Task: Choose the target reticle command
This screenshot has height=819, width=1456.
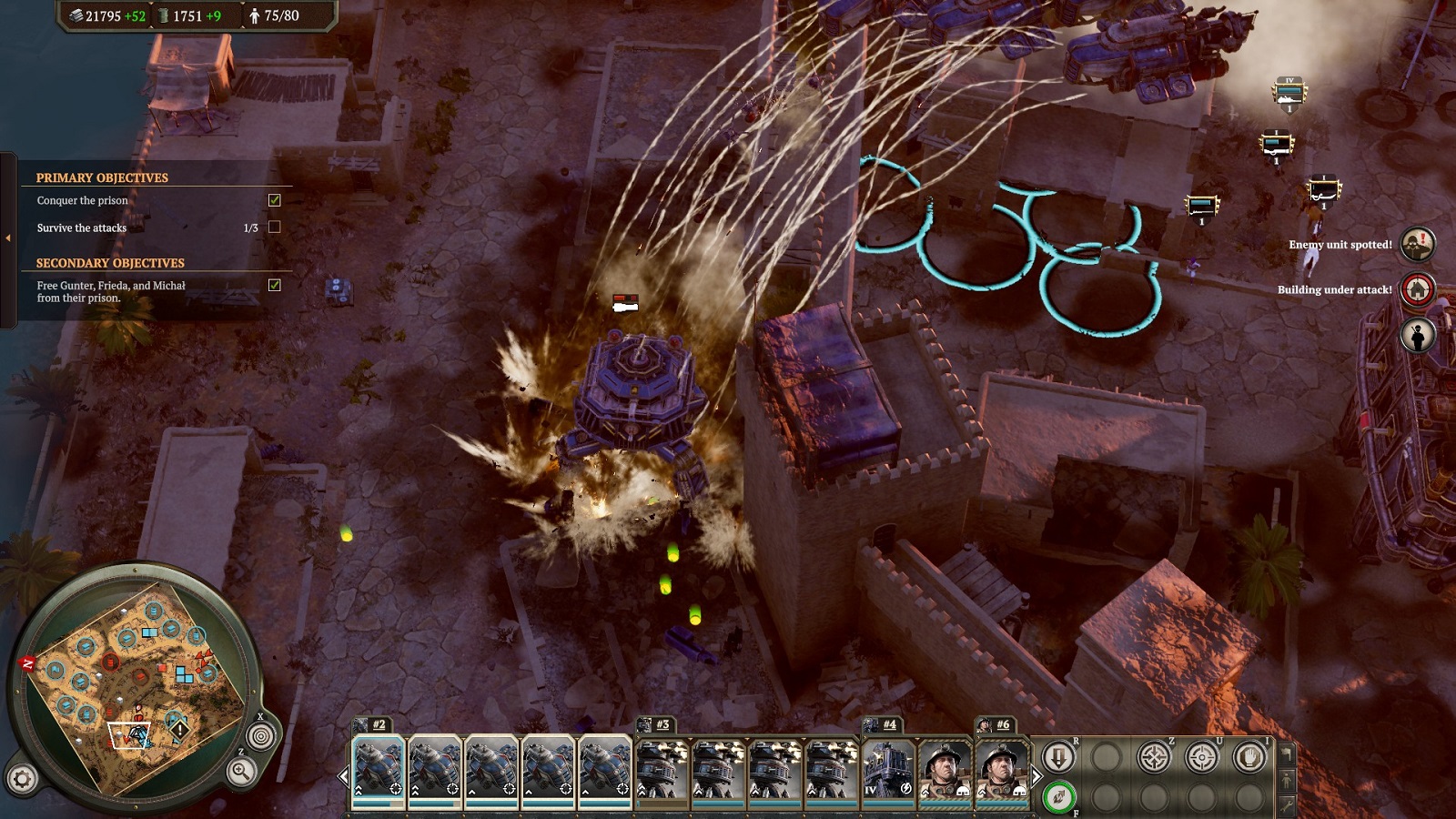Action: (1202, 757)
